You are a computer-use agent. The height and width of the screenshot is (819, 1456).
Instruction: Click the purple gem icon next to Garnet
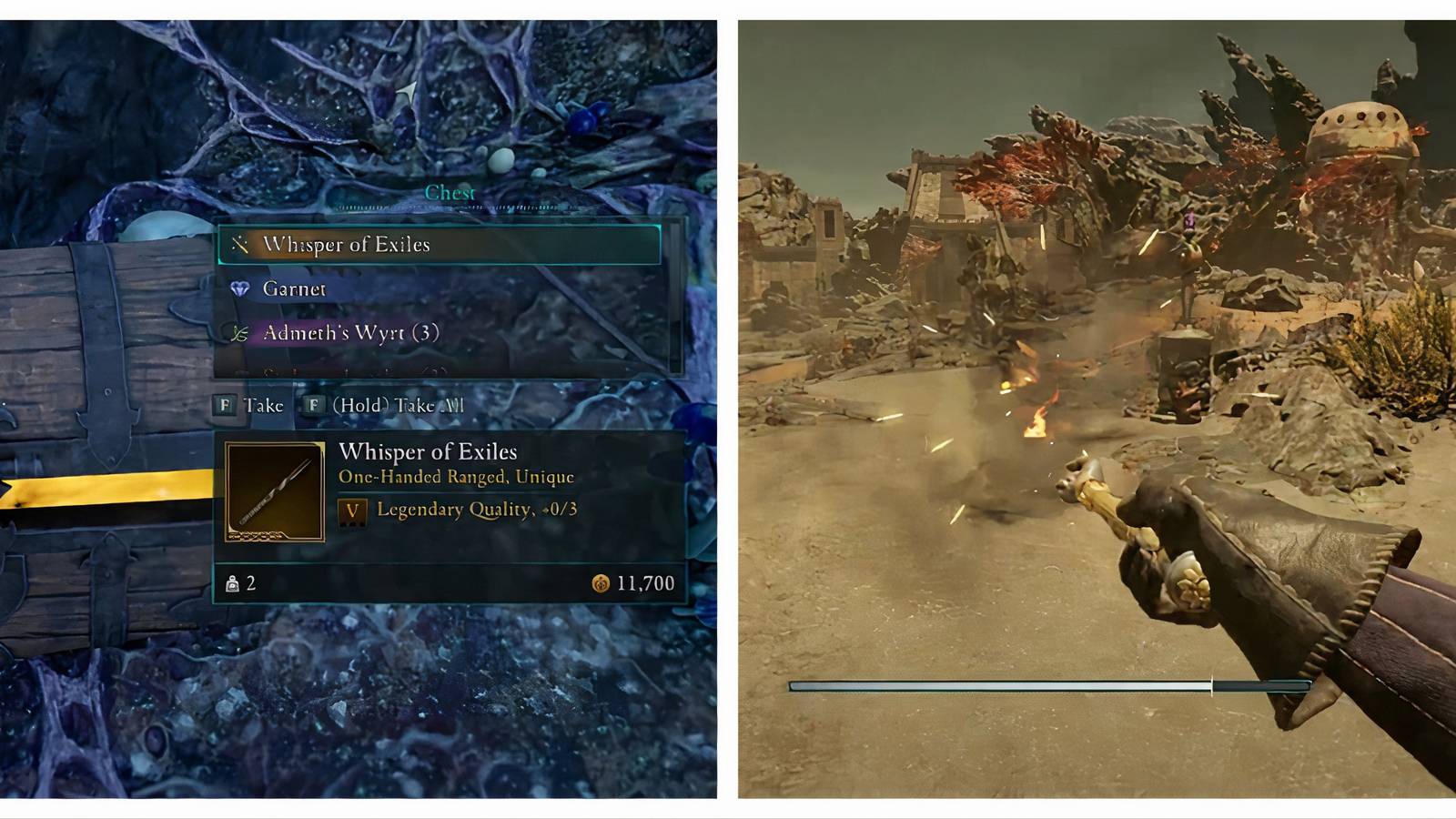tap(239, 288)
